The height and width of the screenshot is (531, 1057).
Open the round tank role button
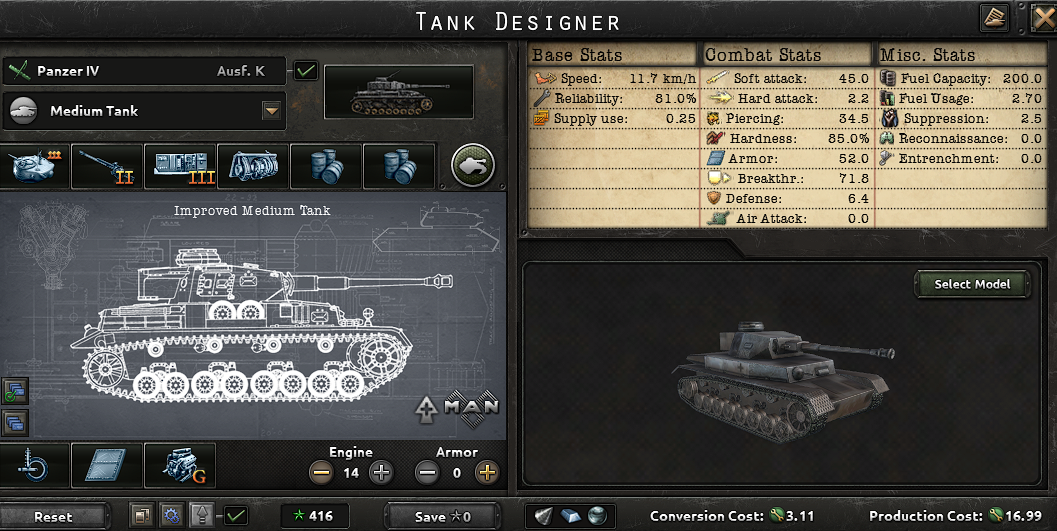point(473,165)
